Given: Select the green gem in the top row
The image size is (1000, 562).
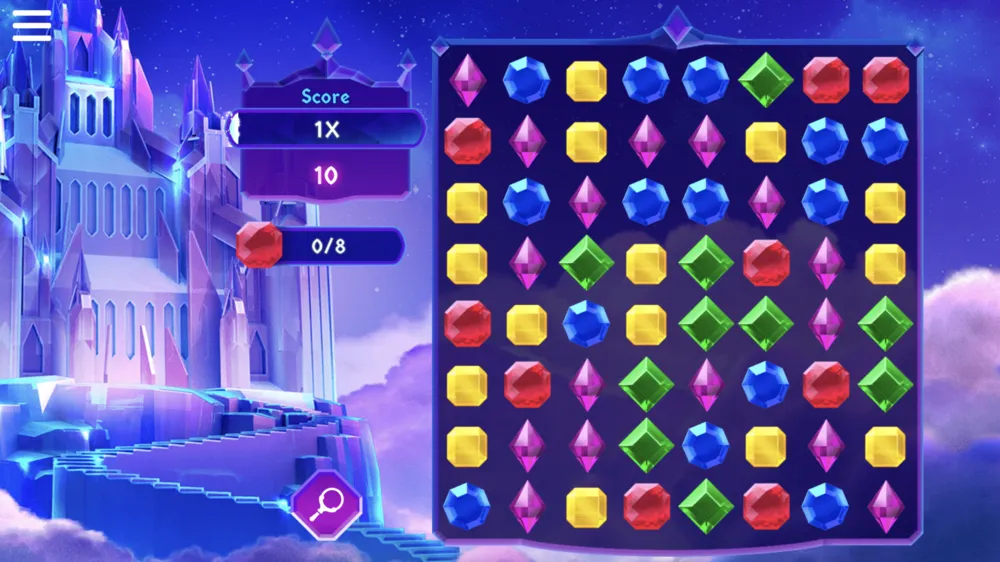Looking at the screenshot, I should 766,81.
